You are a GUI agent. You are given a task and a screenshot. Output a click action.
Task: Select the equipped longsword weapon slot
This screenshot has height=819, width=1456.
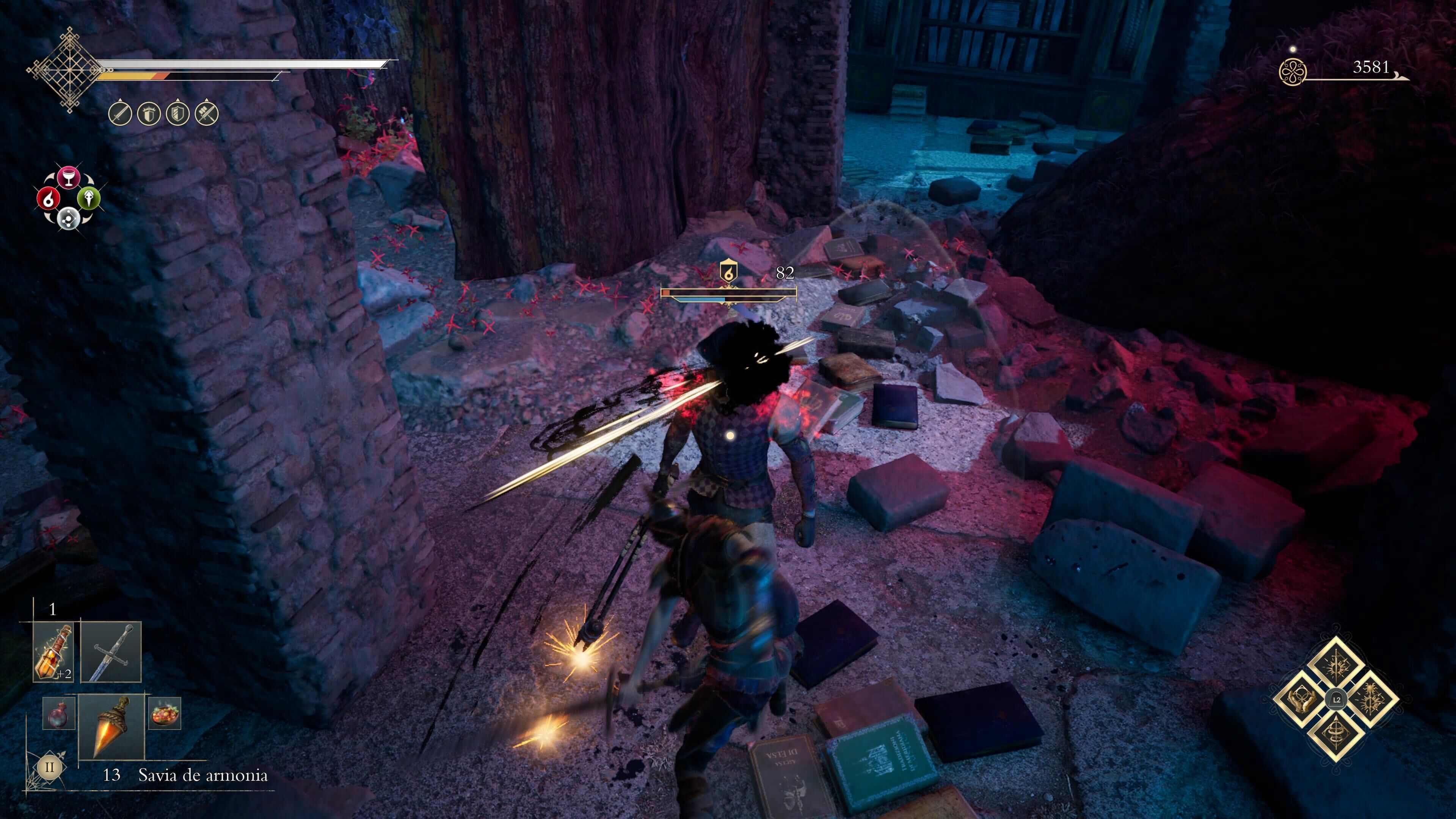click(111, 652)
